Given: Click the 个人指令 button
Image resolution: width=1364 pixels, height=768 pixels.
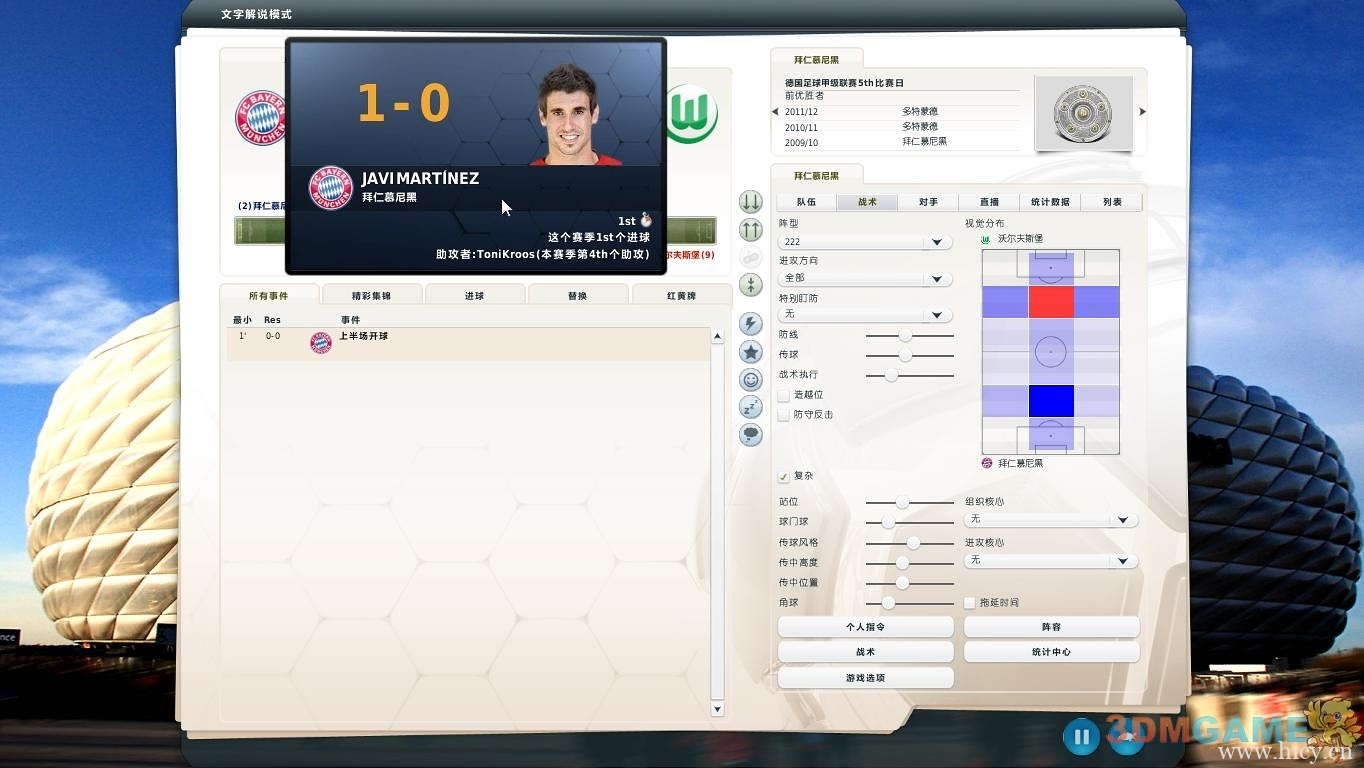Looking at the screenshot, I should 865,626.
